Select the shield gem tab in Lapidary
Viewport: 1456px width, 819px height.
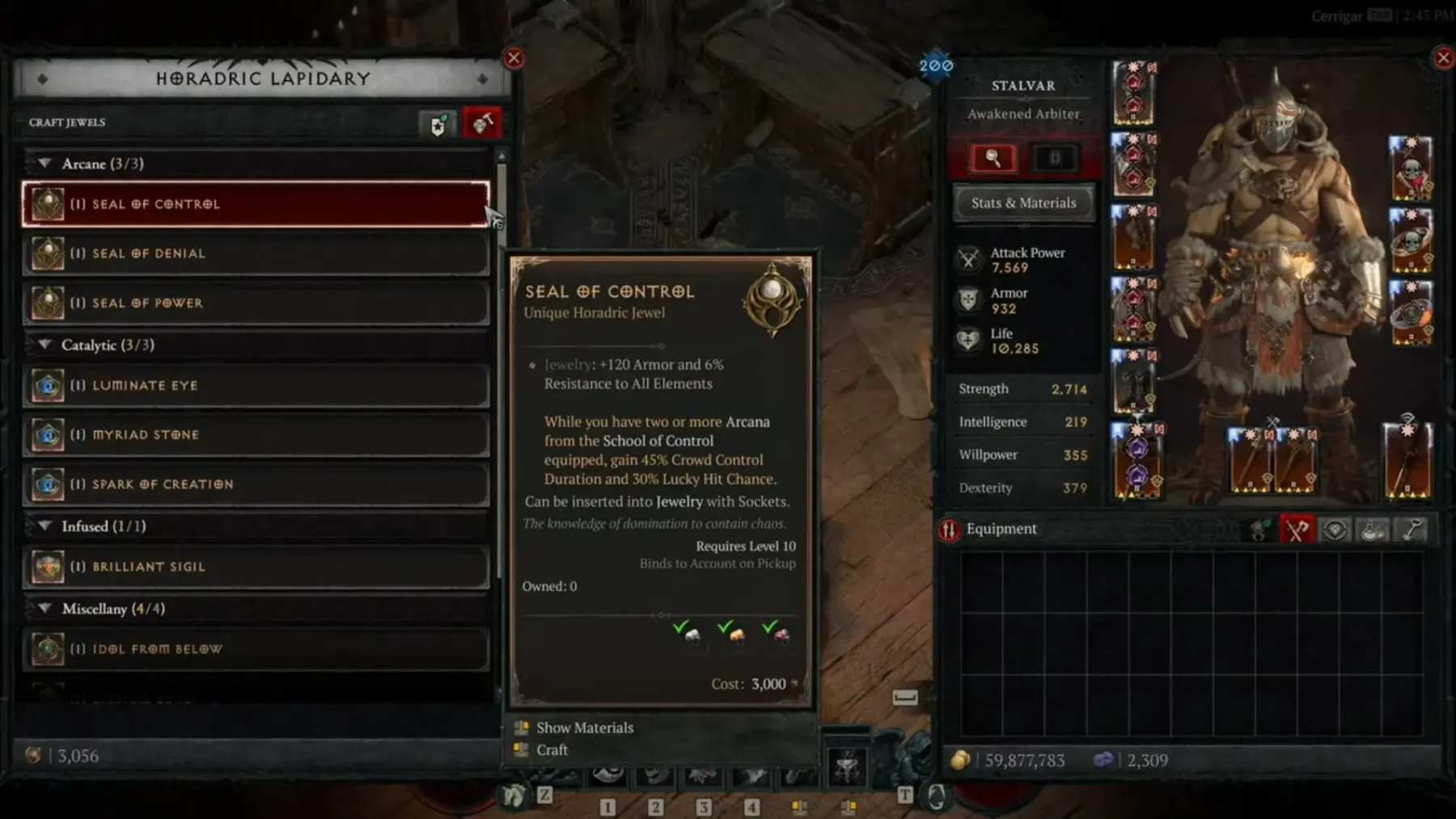pyautogui.click(x=438, y=124)
